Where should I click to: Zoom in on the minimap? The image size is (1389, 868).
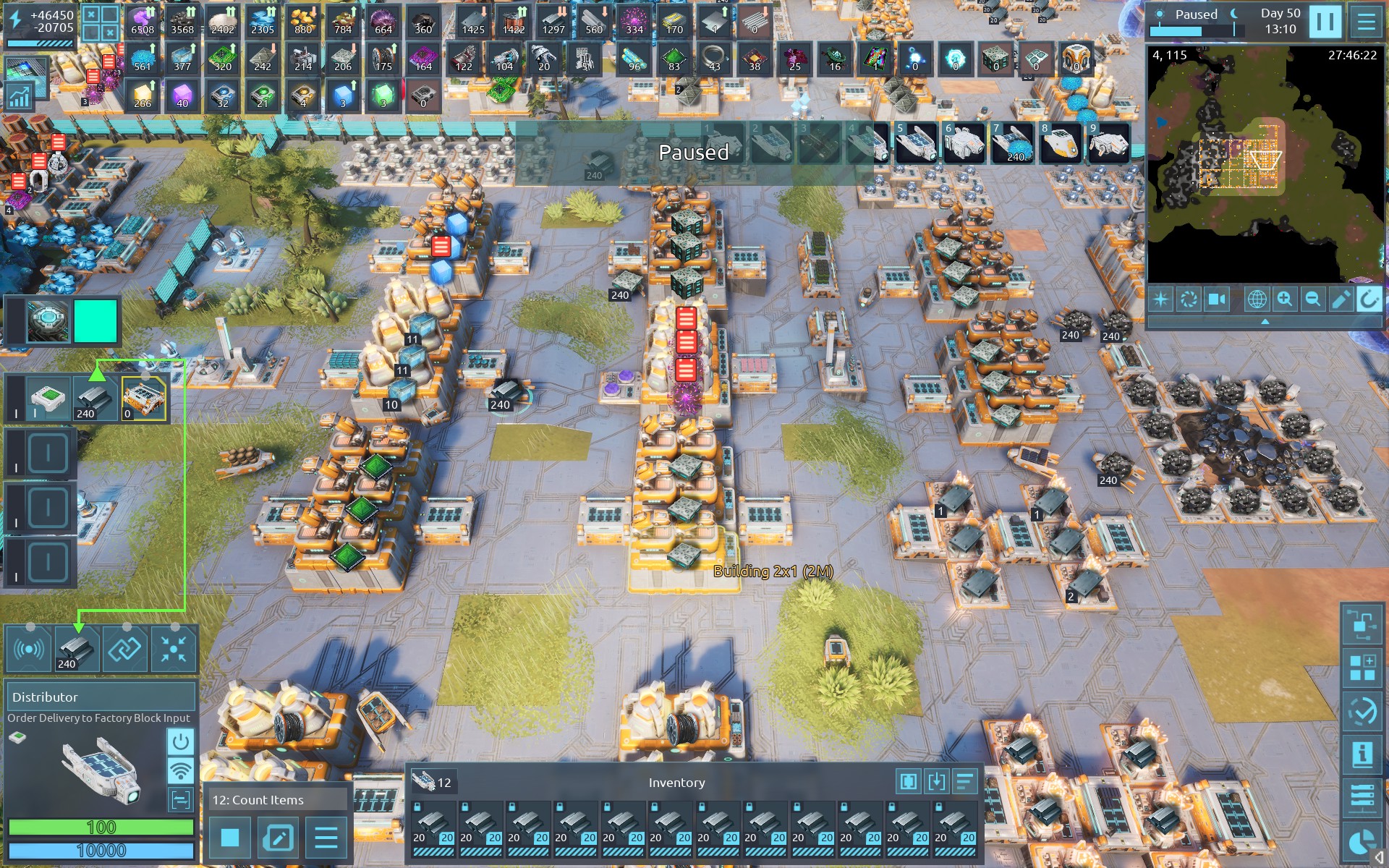click(1285, 299)
